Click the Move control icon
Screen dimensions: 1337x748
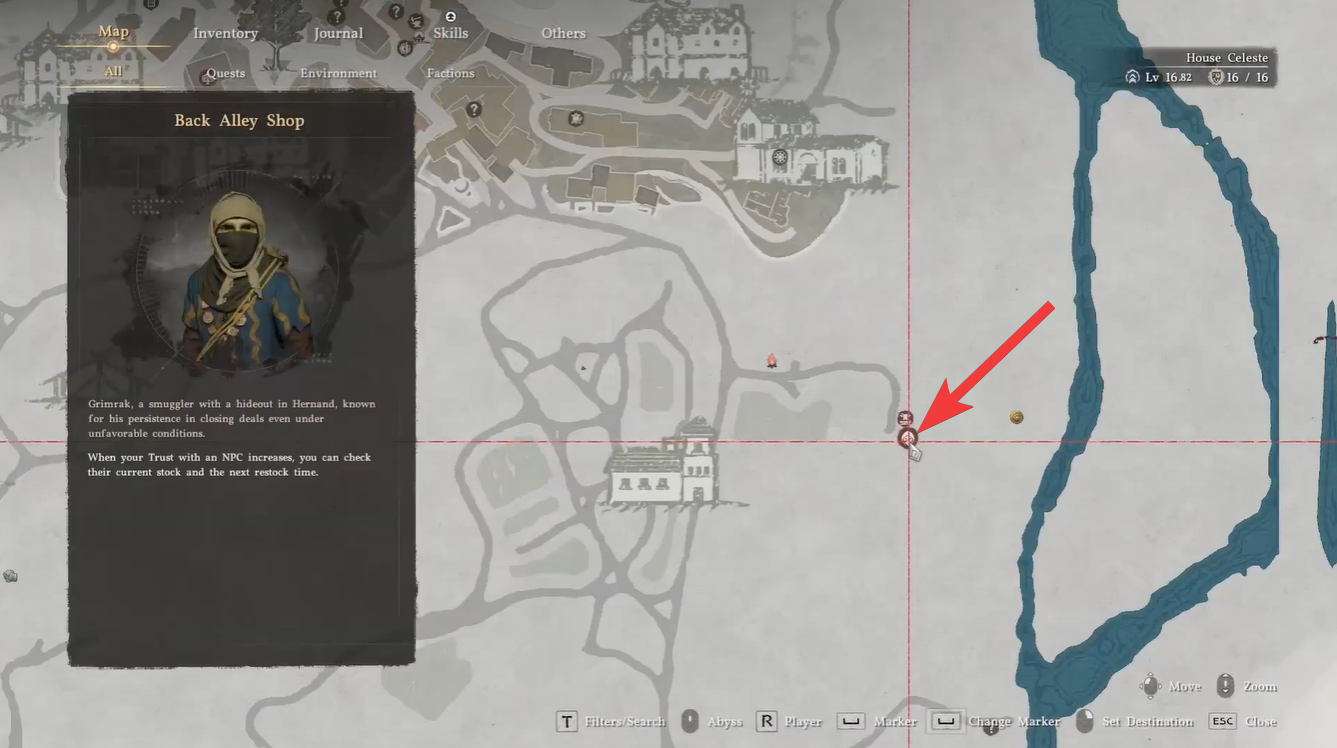pyautogui.click(x=1153, y=686)
